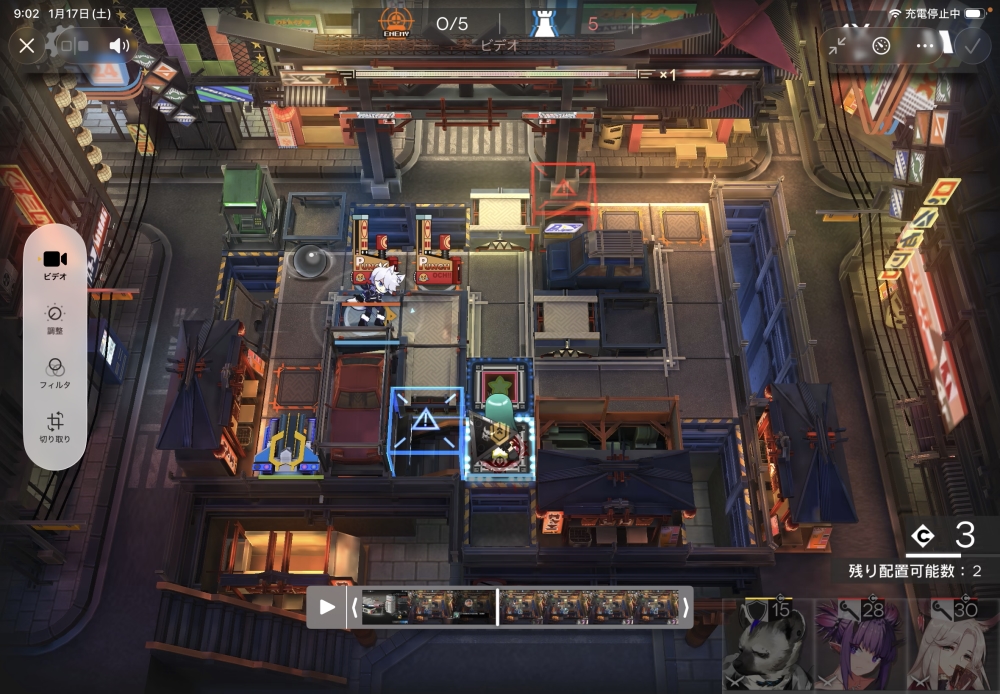The image size is (1000, 694).
Task: Open the playback speed gauge control
Action: (x=881, y=45)
